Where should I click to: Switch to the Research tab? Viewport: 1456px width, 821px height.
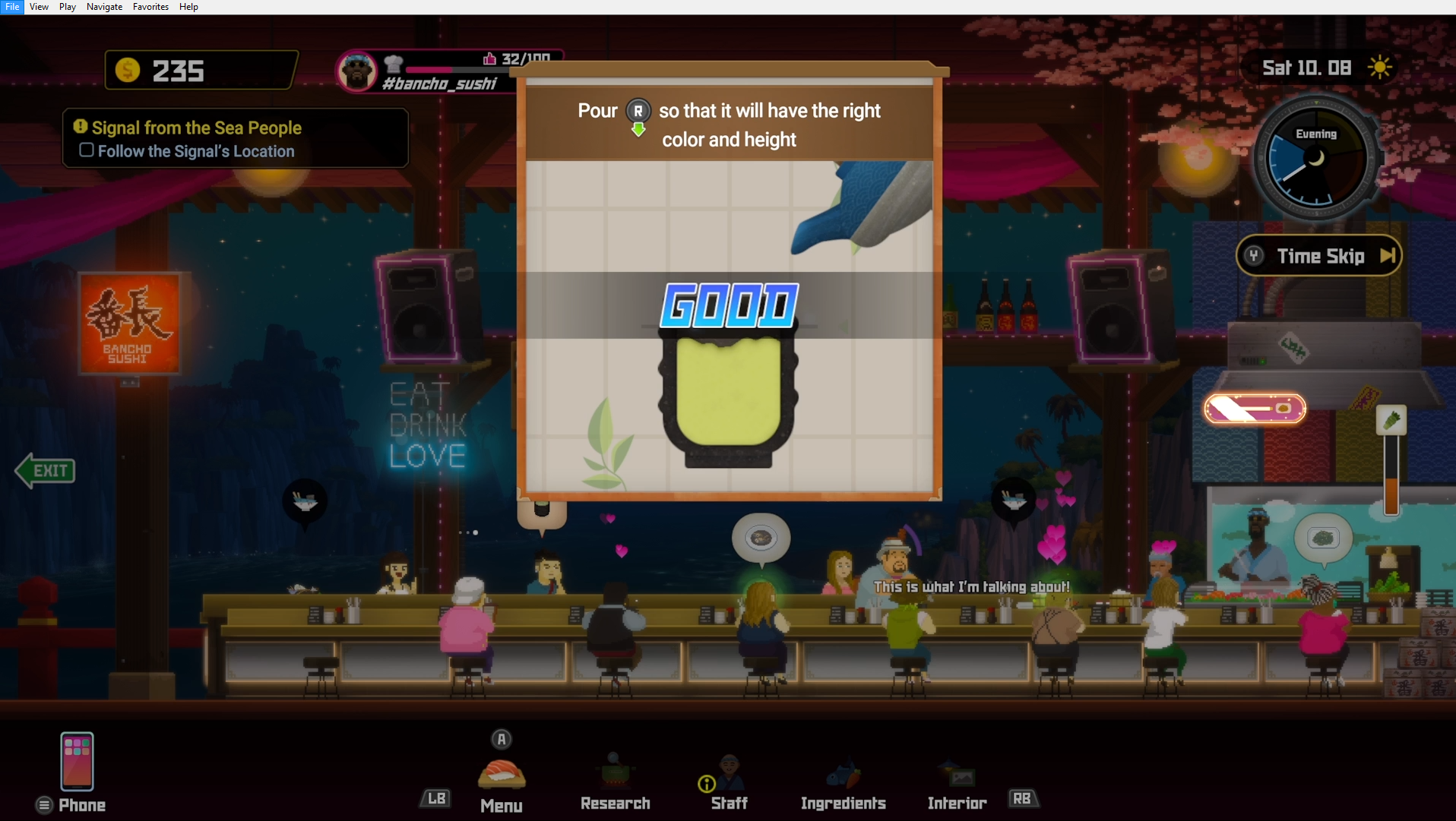(x=615, y=782)
